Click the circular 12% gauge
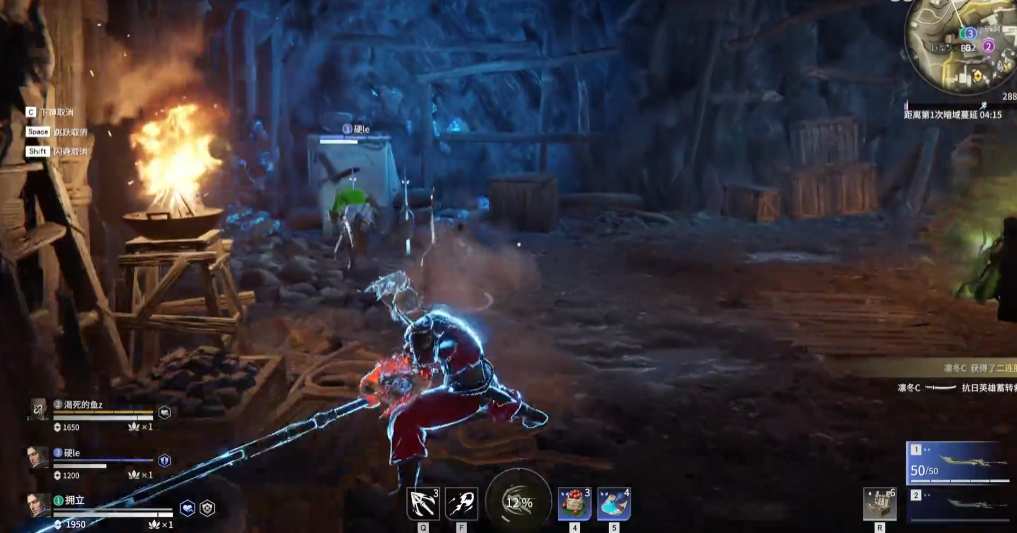 [x=518, y=501]
